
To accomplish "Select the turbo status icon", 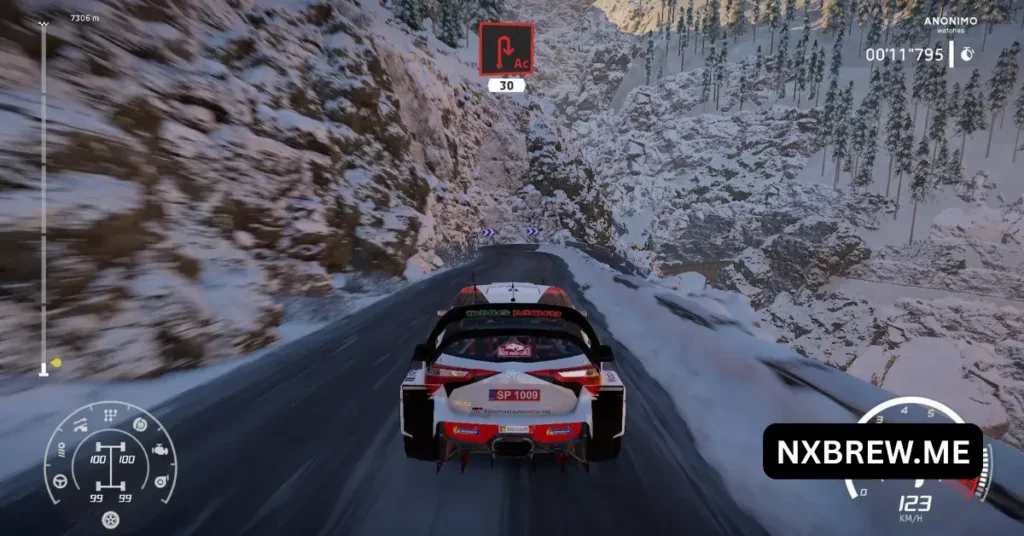I will (159, 483).
